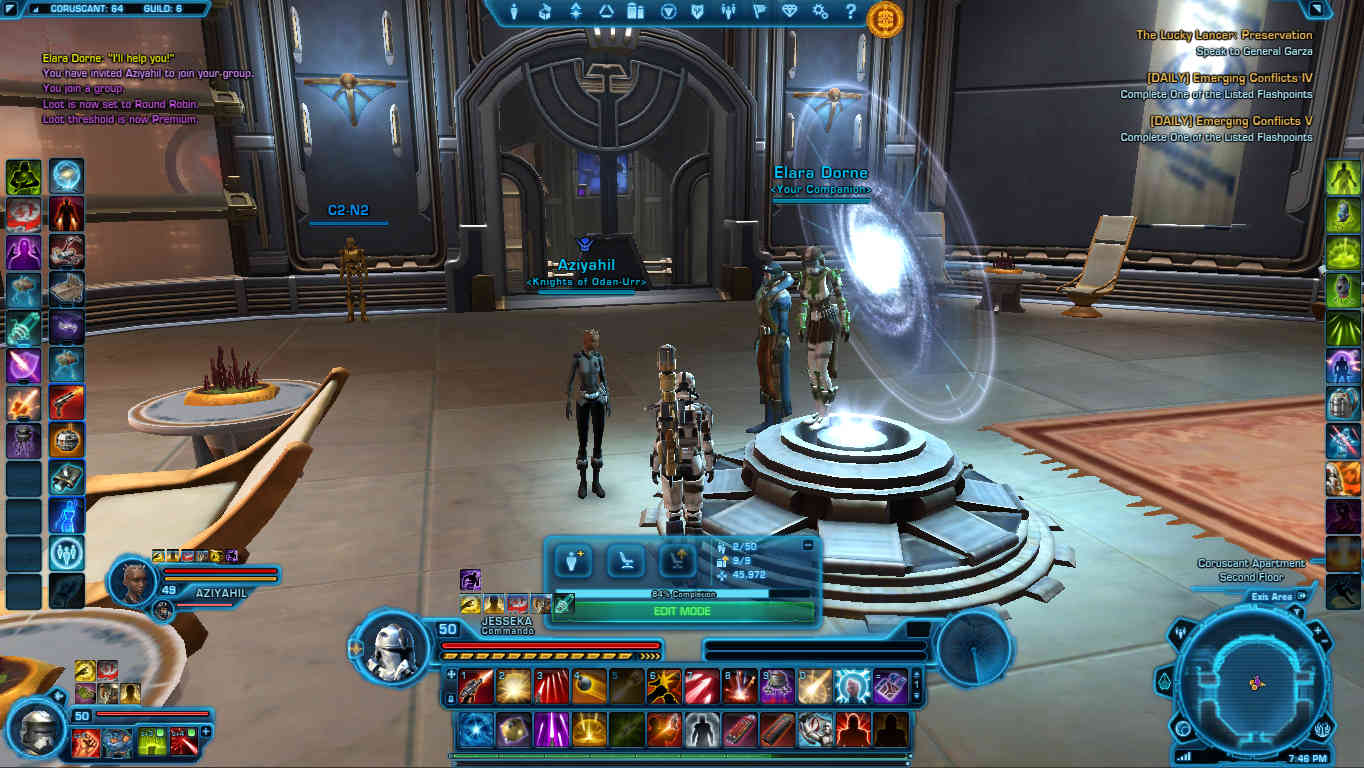Activate the rifle ability in slot 1
1364x768 pixels.
[x=475, y=687]
